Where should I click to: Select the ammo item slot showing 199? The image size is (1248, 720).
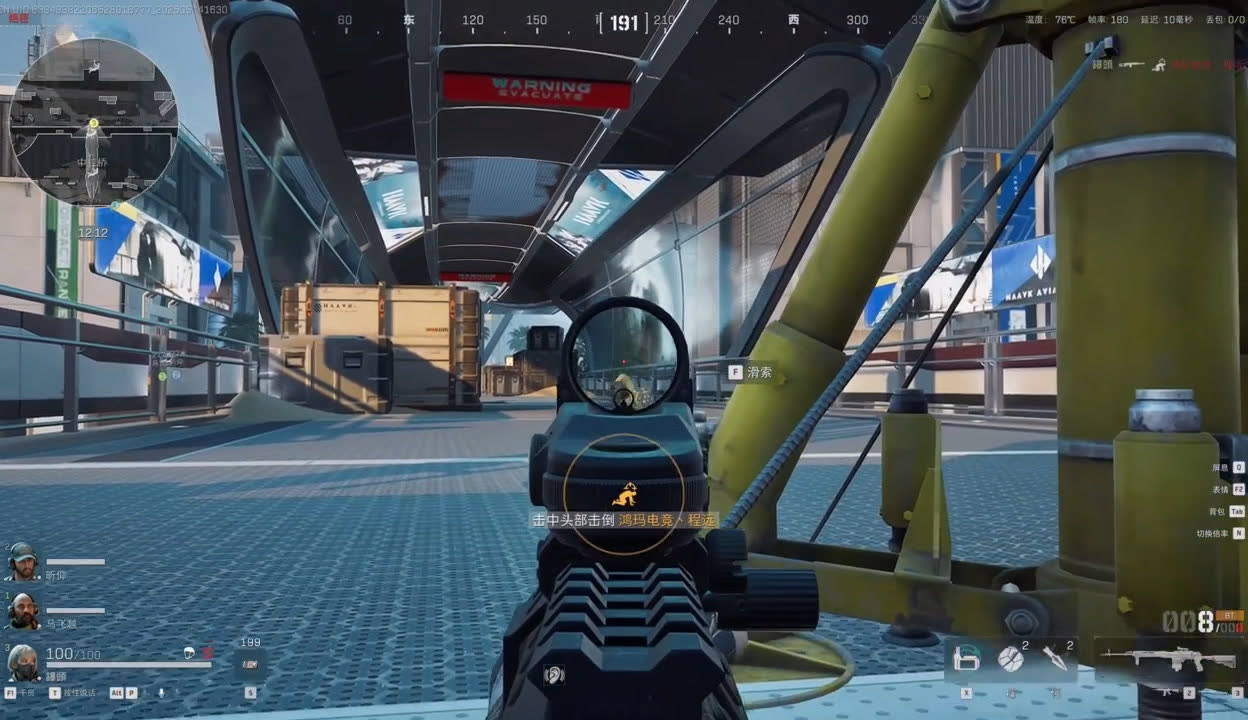click(250, 662)
